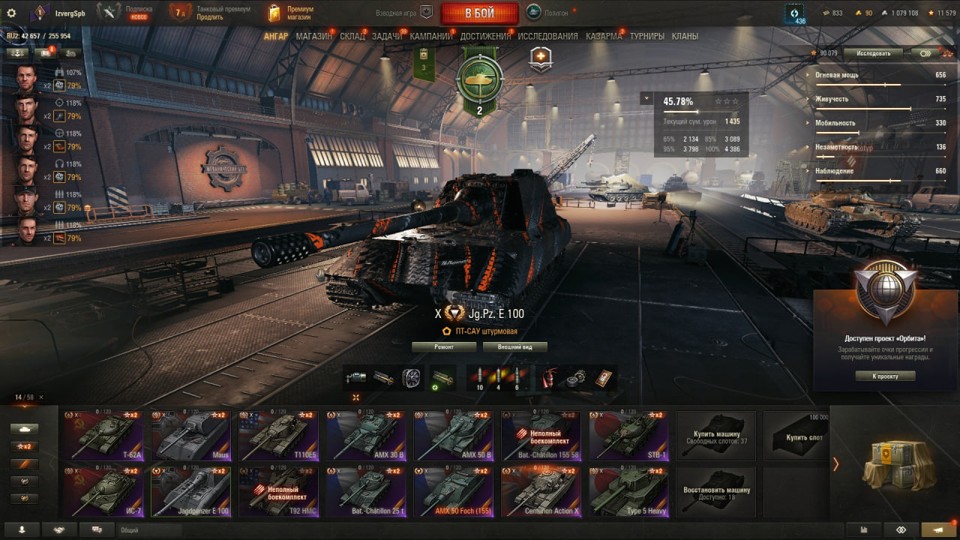The image size is (960, 540).
Task: Open the «ДОСТИЖЕНИЯ» tab
Action: (486, 36)
